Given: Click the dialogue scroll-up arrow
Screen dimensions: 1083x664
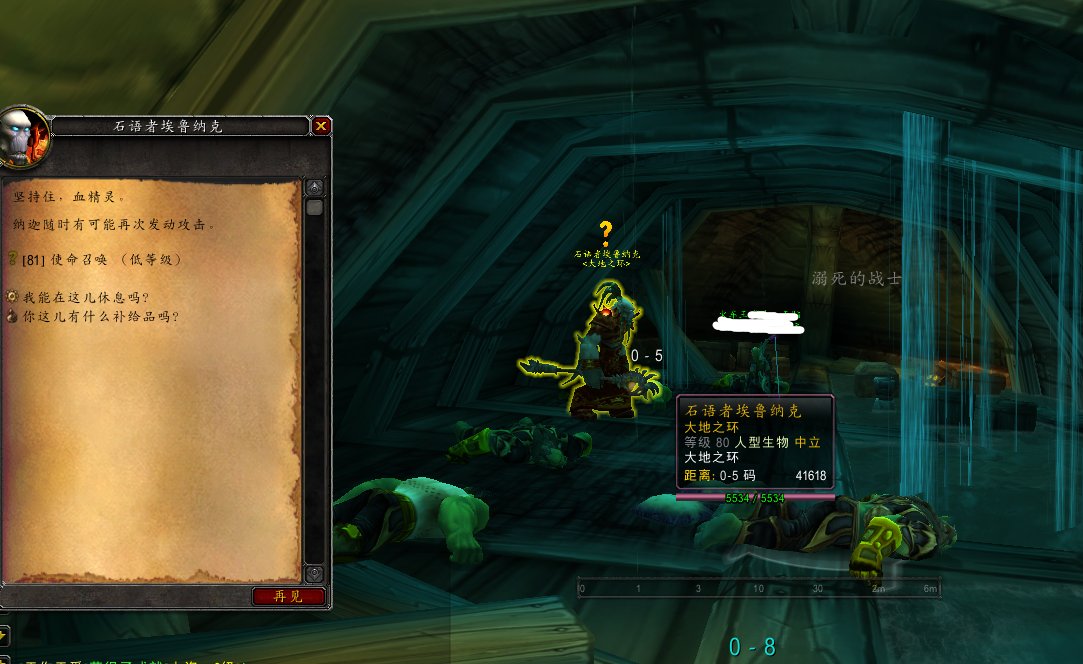Looking at the screenshot, I should coord(314,188).
